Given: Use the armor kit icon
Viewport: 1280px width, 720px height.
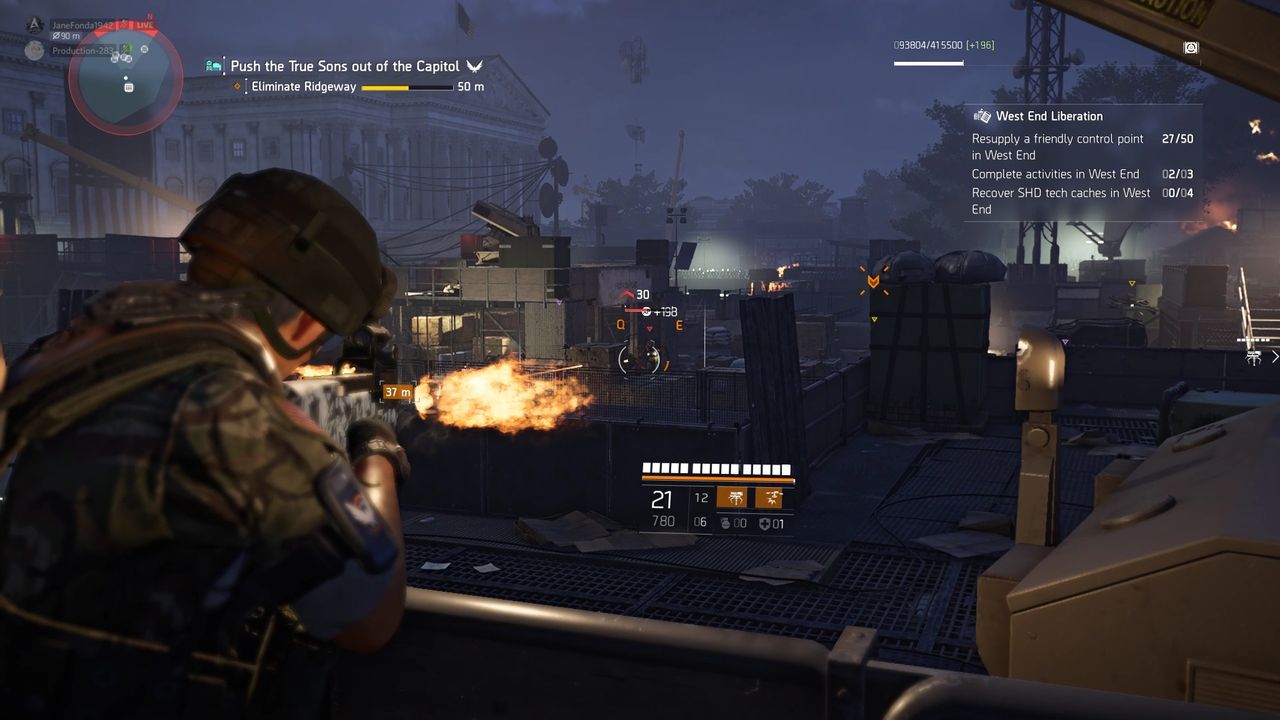Looking at the screenshot, I should tap(765, 523).
